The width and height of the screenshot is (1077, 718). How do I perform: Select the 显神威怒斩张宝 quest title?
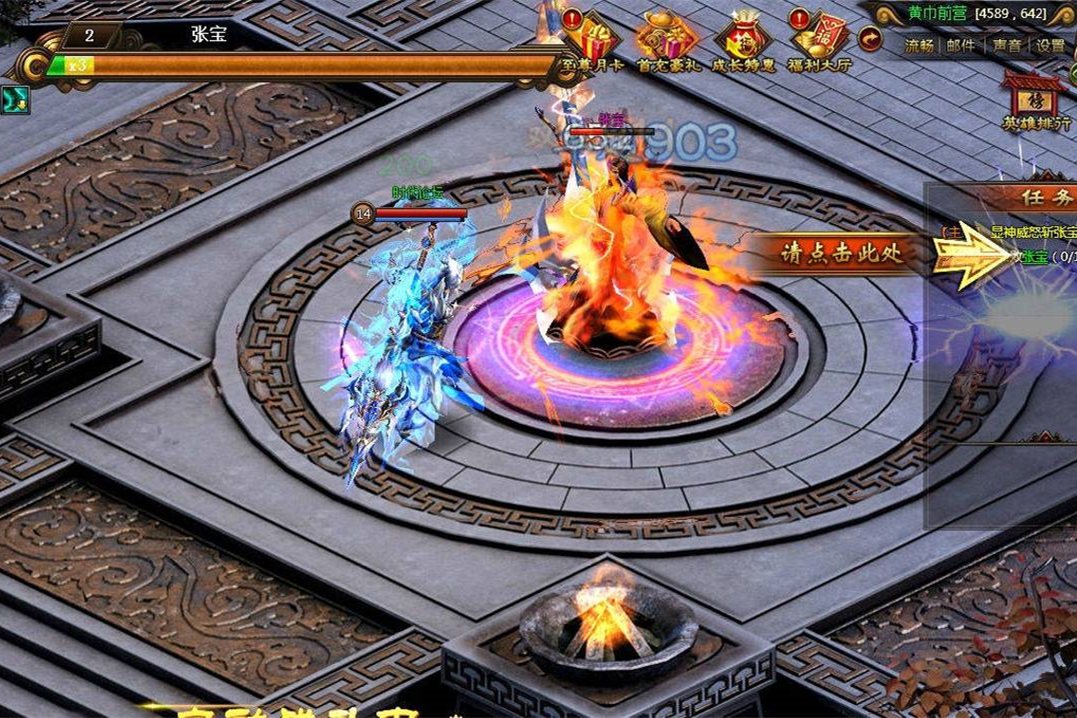click(x=1034, y=231)
